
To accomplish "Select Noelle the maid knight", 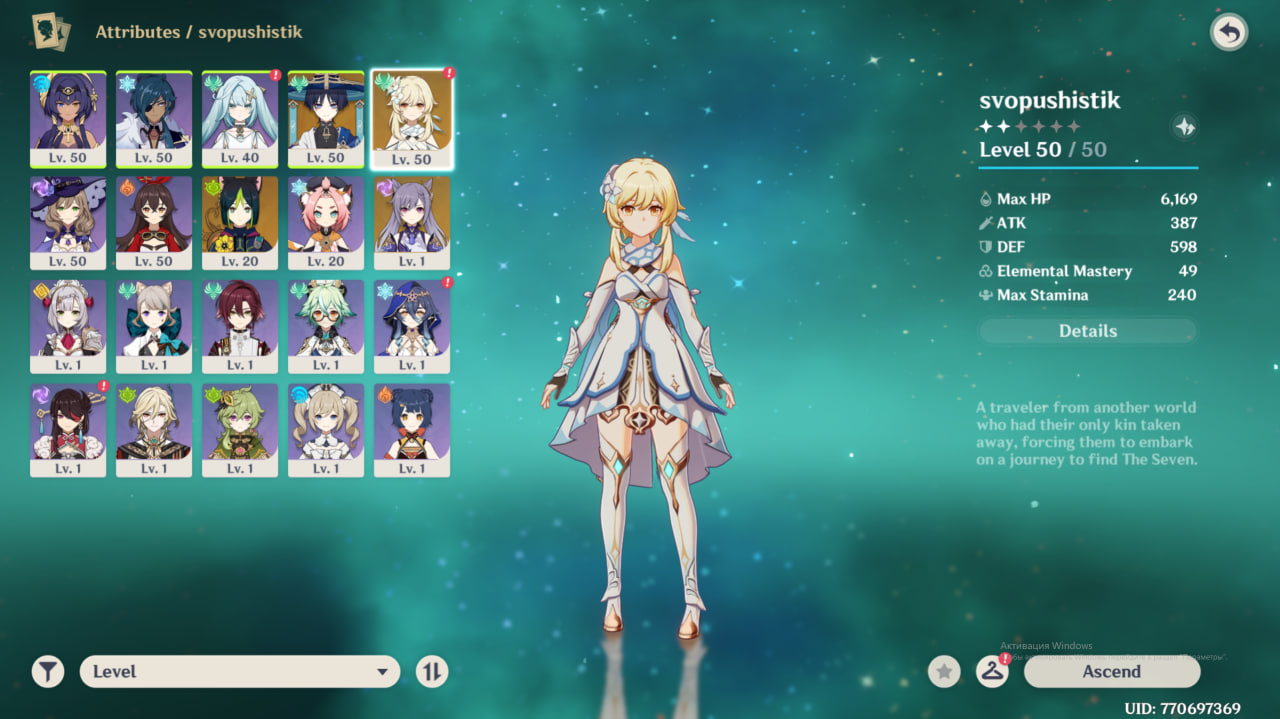I will 68,326.
